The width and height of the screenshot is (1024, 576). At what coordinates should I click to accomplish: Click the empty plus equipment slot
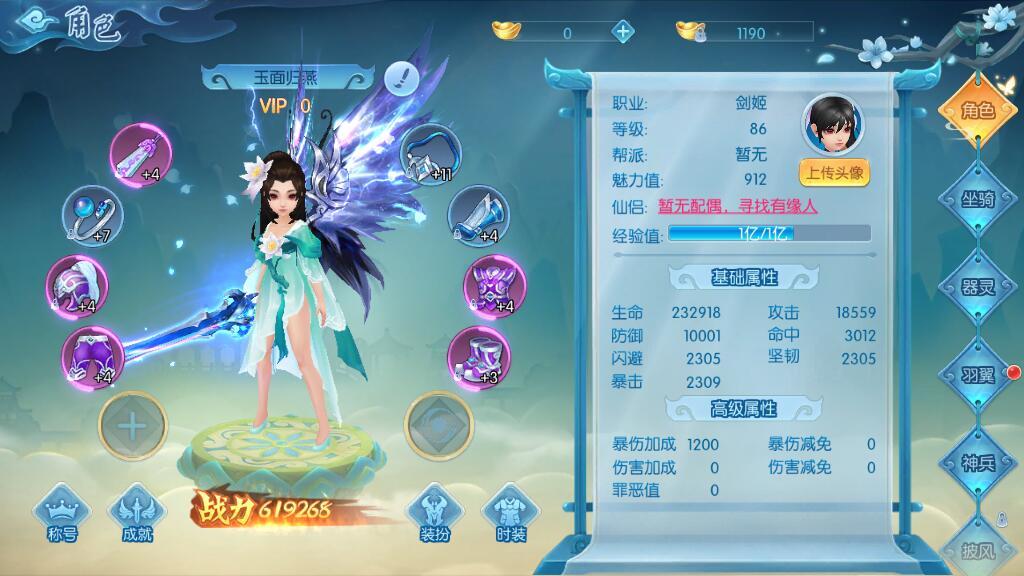point(132,425)
